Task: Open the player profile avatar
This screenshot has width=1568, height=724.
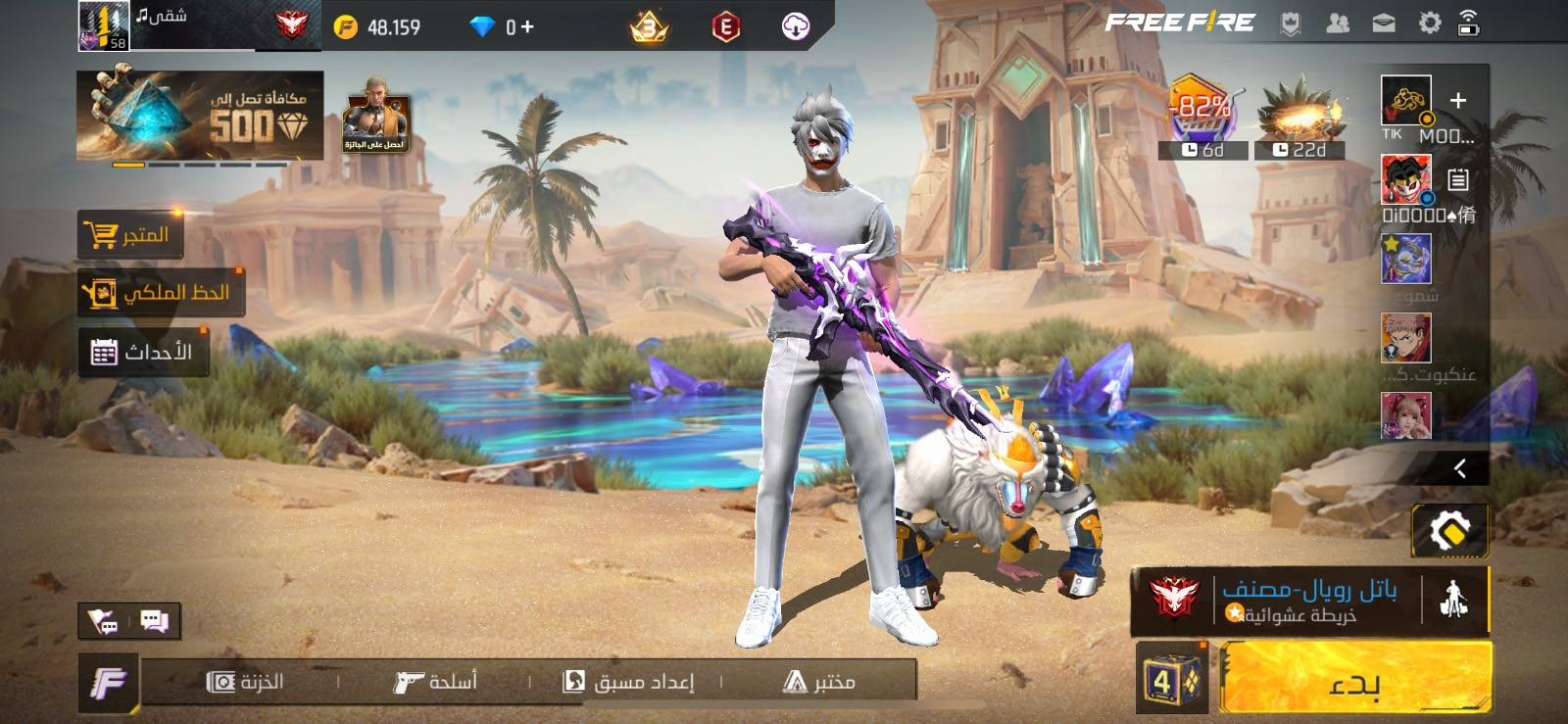Action: coord(103,25)
